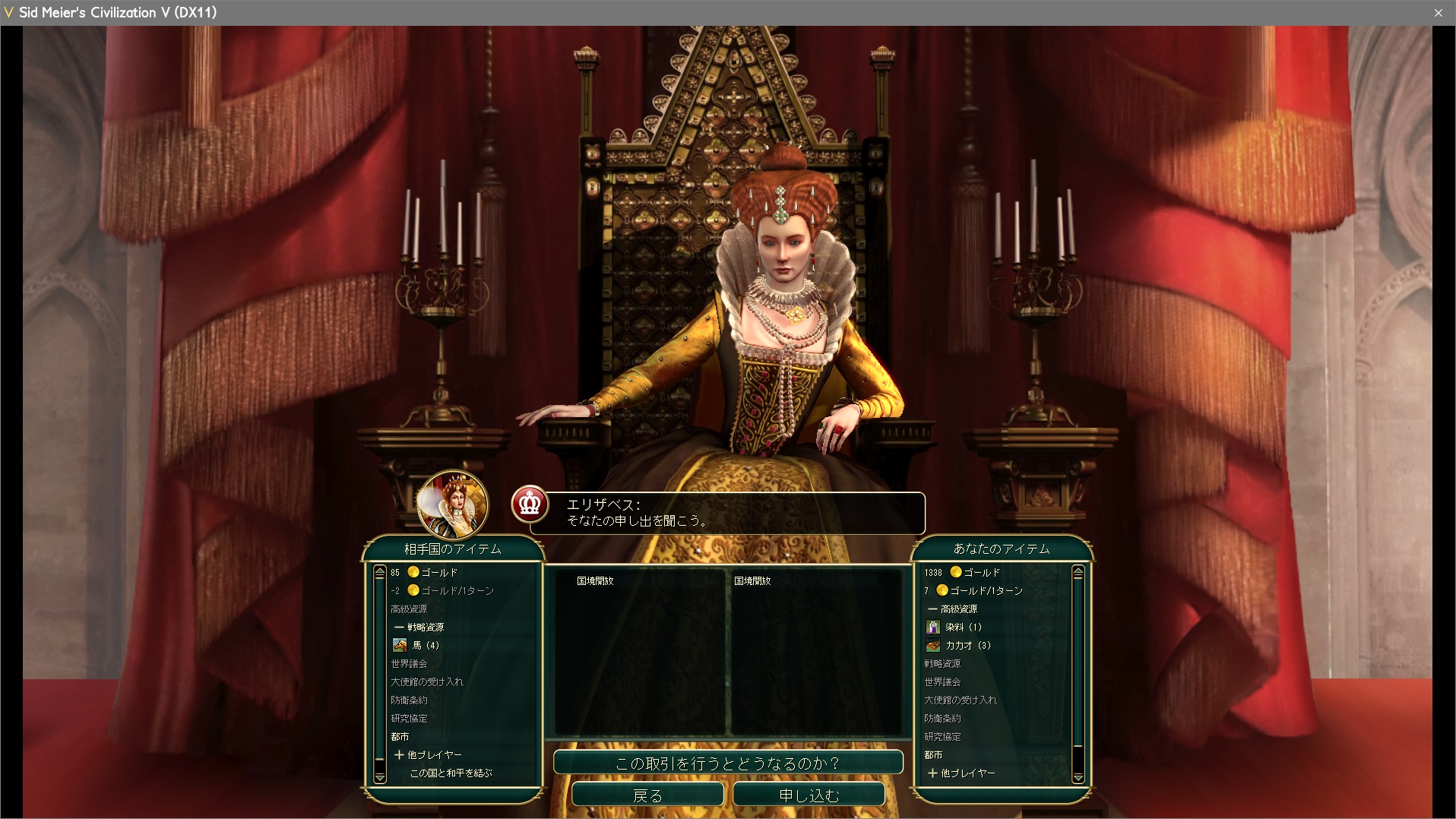Submit the trade with the 申し込む button
Image resolution: width=1456 pixels, height=819 pixels.
point(809,795)
